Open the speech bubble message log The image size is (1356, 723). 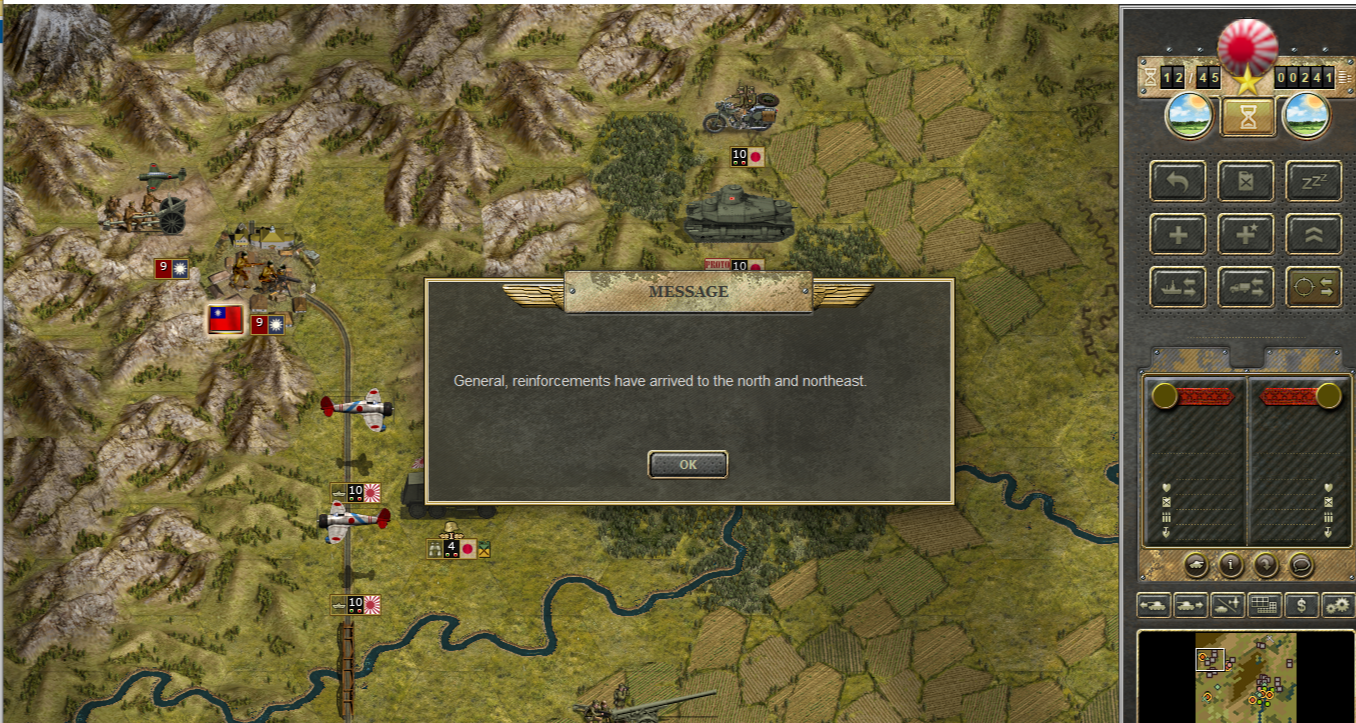[x=1301, y=565]
